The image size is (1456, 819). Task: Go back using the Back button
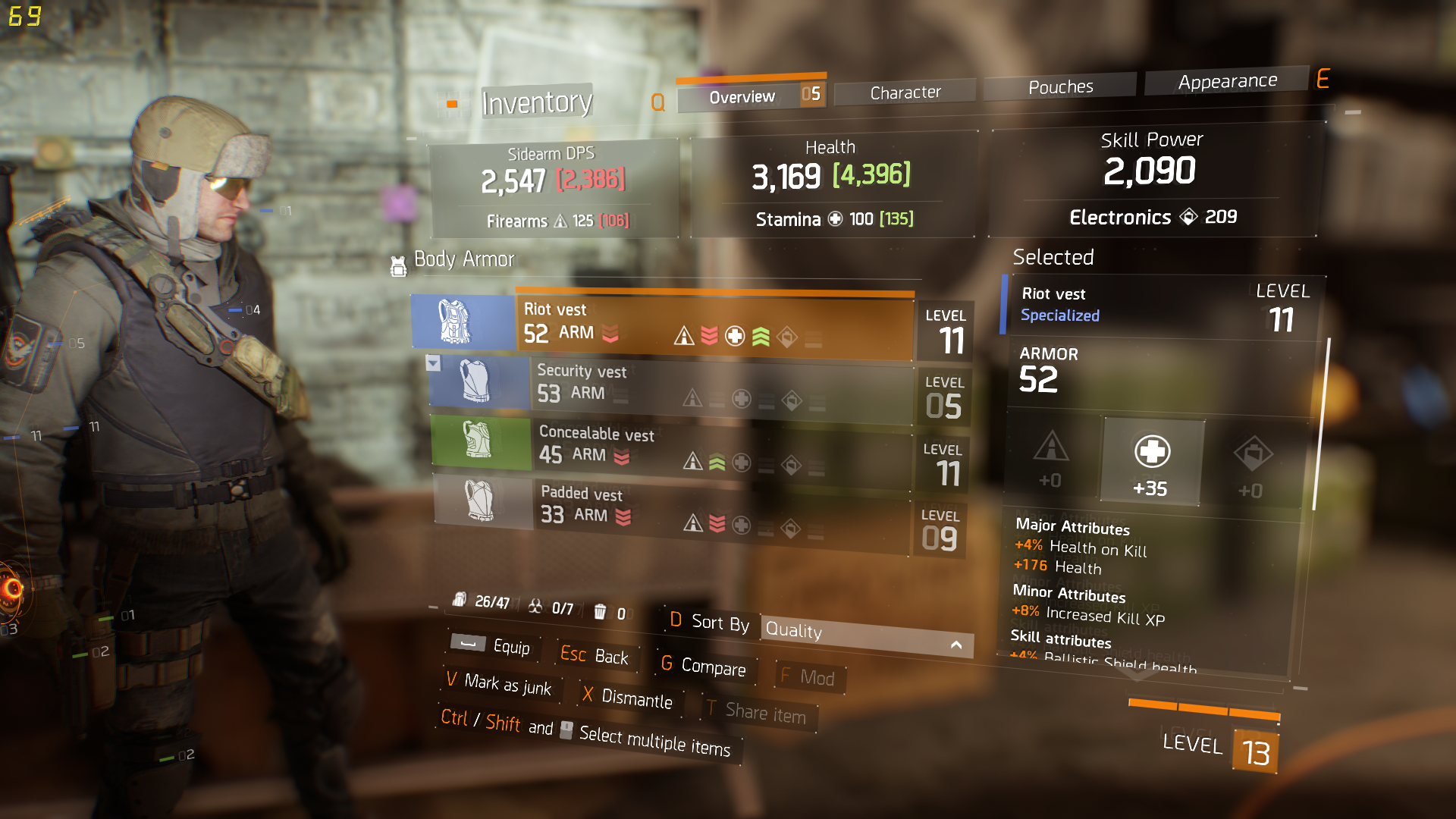595,655
